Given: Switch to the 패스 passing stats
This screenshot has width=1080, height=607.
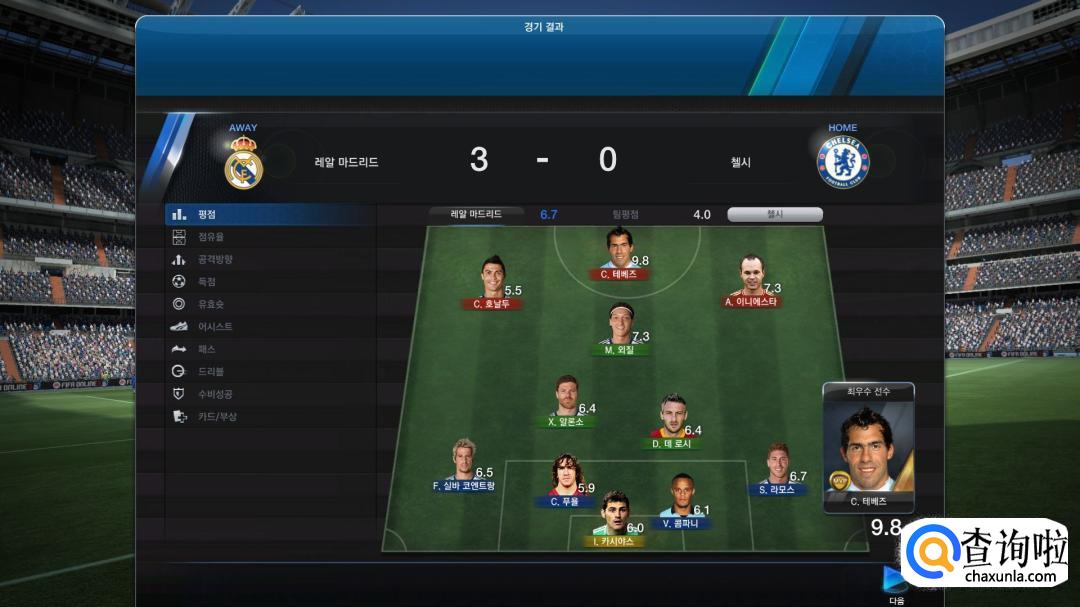Looking at the screenshot, I should (206, 349).
